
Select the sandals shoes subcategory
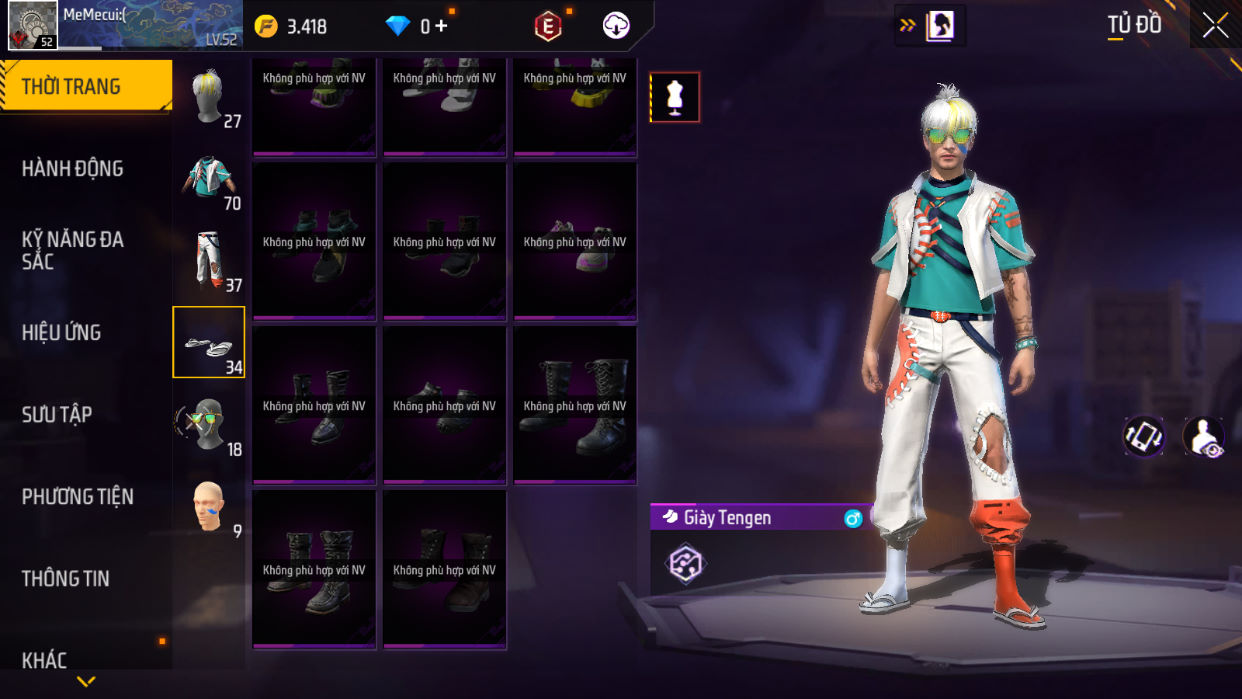click(209, 343)
